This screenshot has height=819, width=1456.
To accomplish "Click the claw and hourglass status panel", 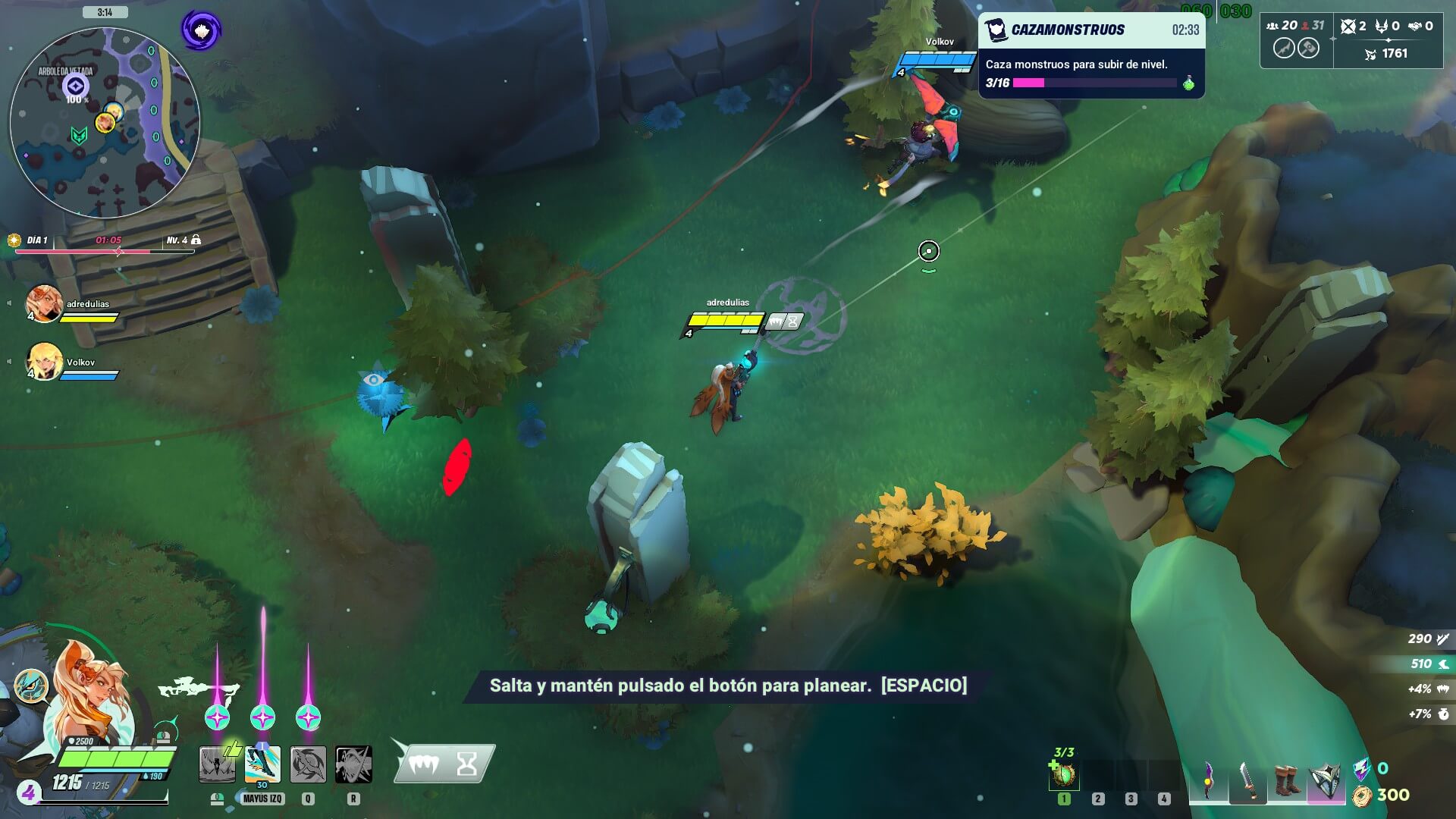I will [444, 763].
